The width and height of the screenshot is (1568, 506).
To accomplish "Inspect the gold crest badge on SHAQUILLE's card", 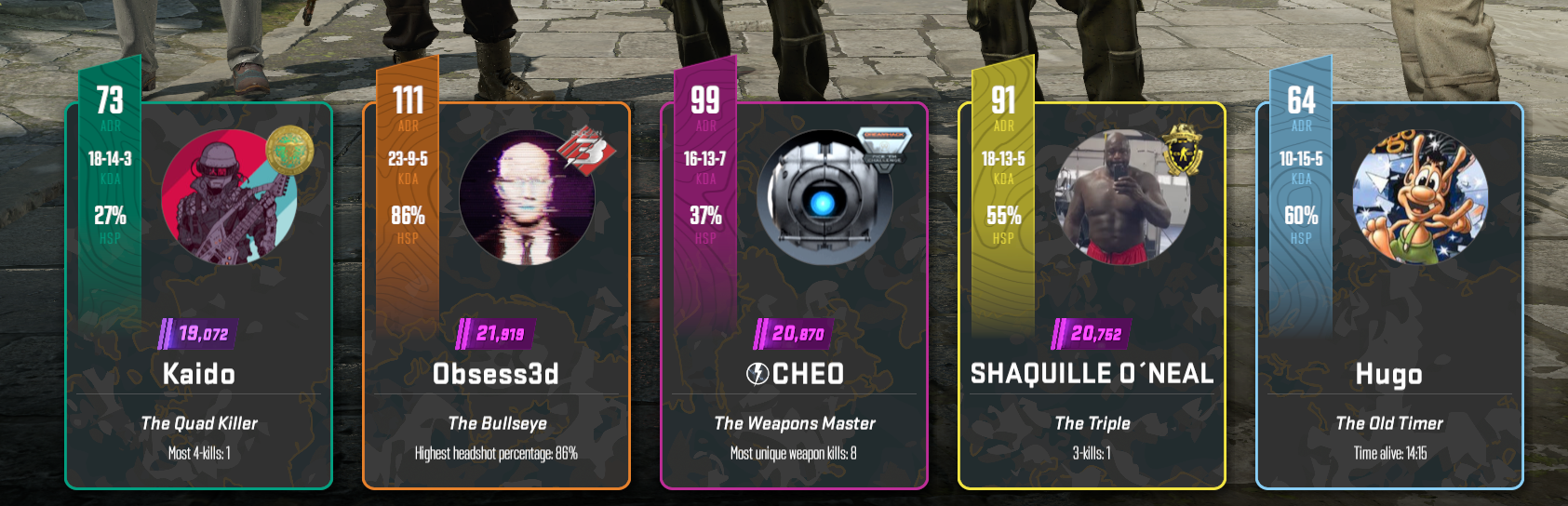I will (1182, 149).
